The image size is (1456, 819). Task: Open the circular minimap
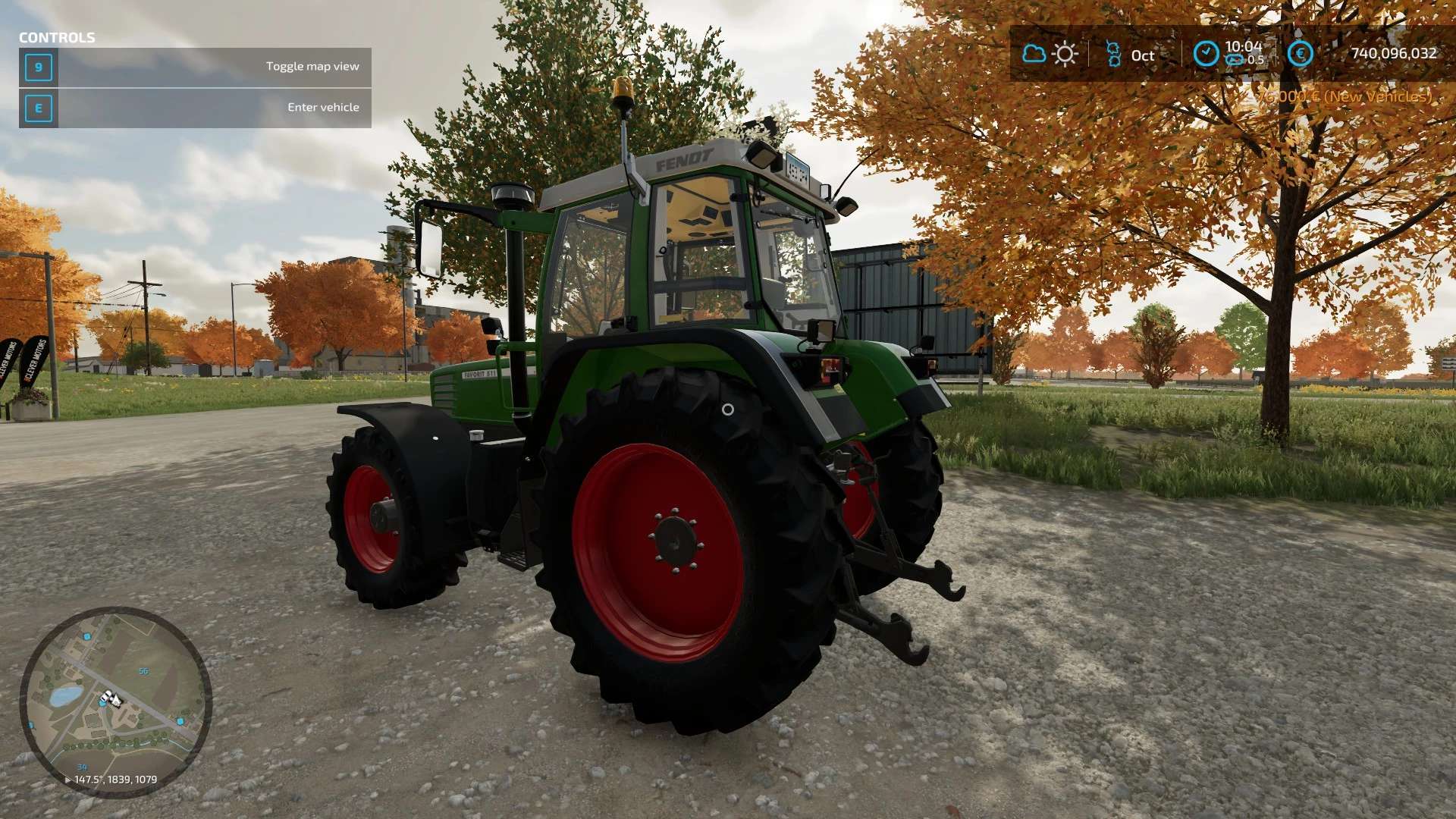[115, 701]
